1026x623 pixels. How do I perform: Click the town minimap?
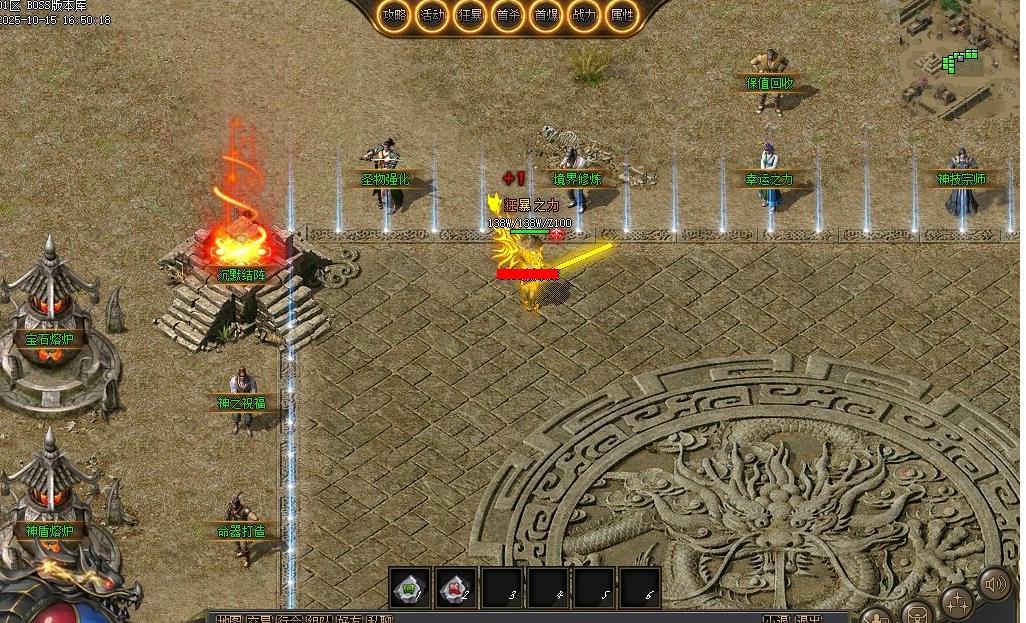pyautogui.click(x=959, y=58)
